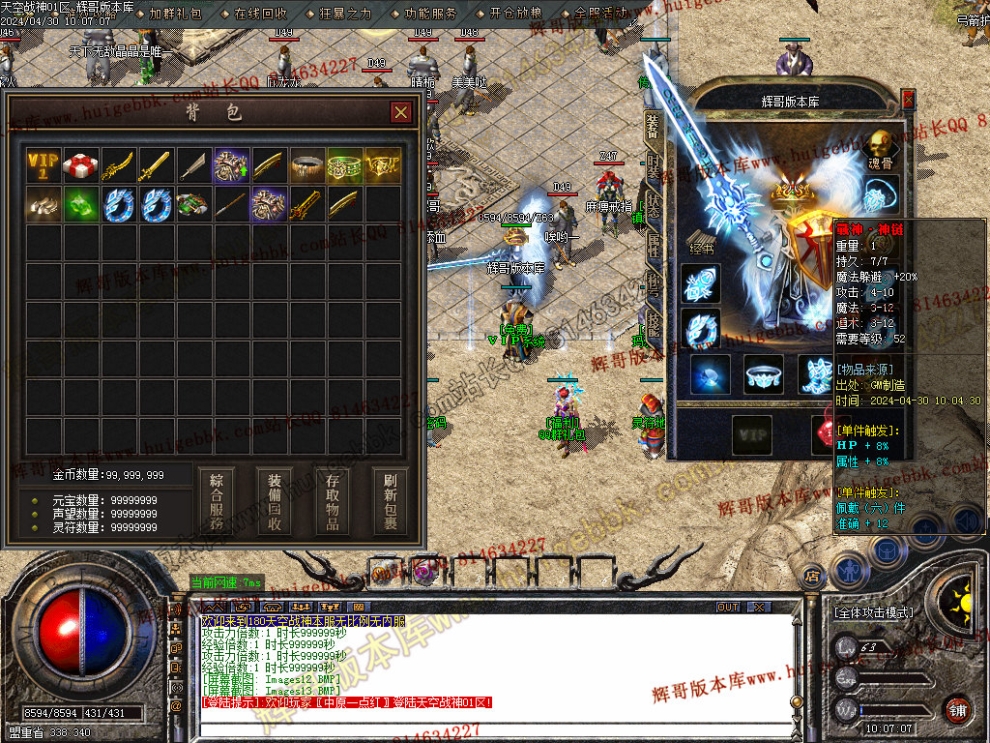Open the 在线回收 online recycle menu
The height and width of the screenshot is (743, 990).
click(x=260, y=14)
